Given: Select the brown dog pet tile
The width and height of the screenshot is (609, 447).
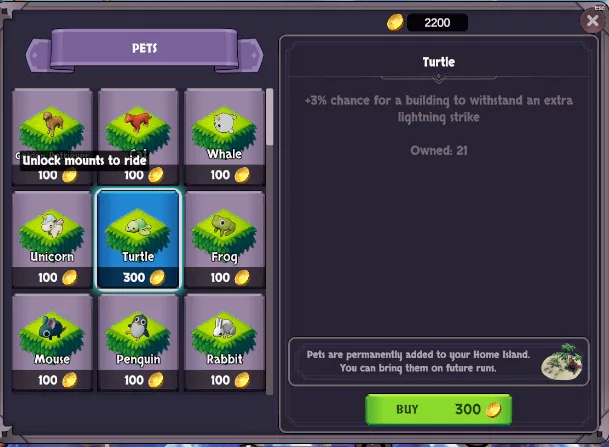Looking at the screenshot, I should tap(51, 125).
